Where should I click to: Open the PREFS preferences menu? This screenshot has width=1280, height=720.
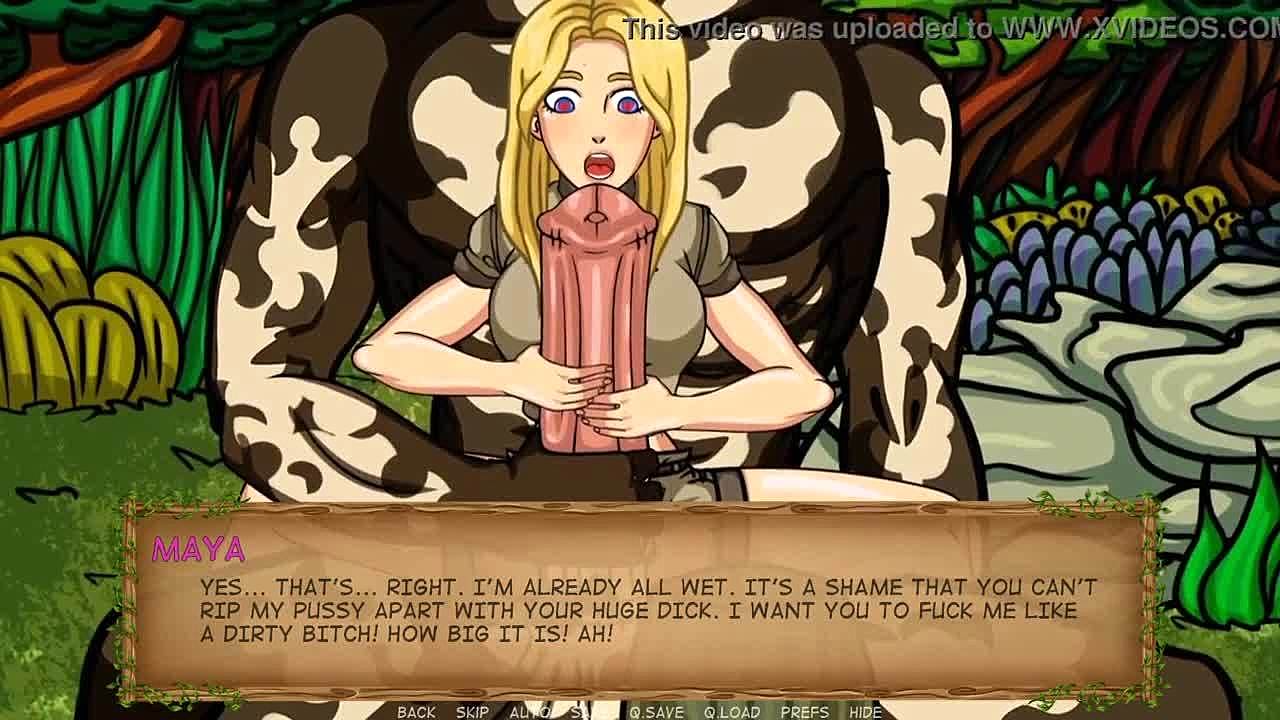tap(804, 712)
